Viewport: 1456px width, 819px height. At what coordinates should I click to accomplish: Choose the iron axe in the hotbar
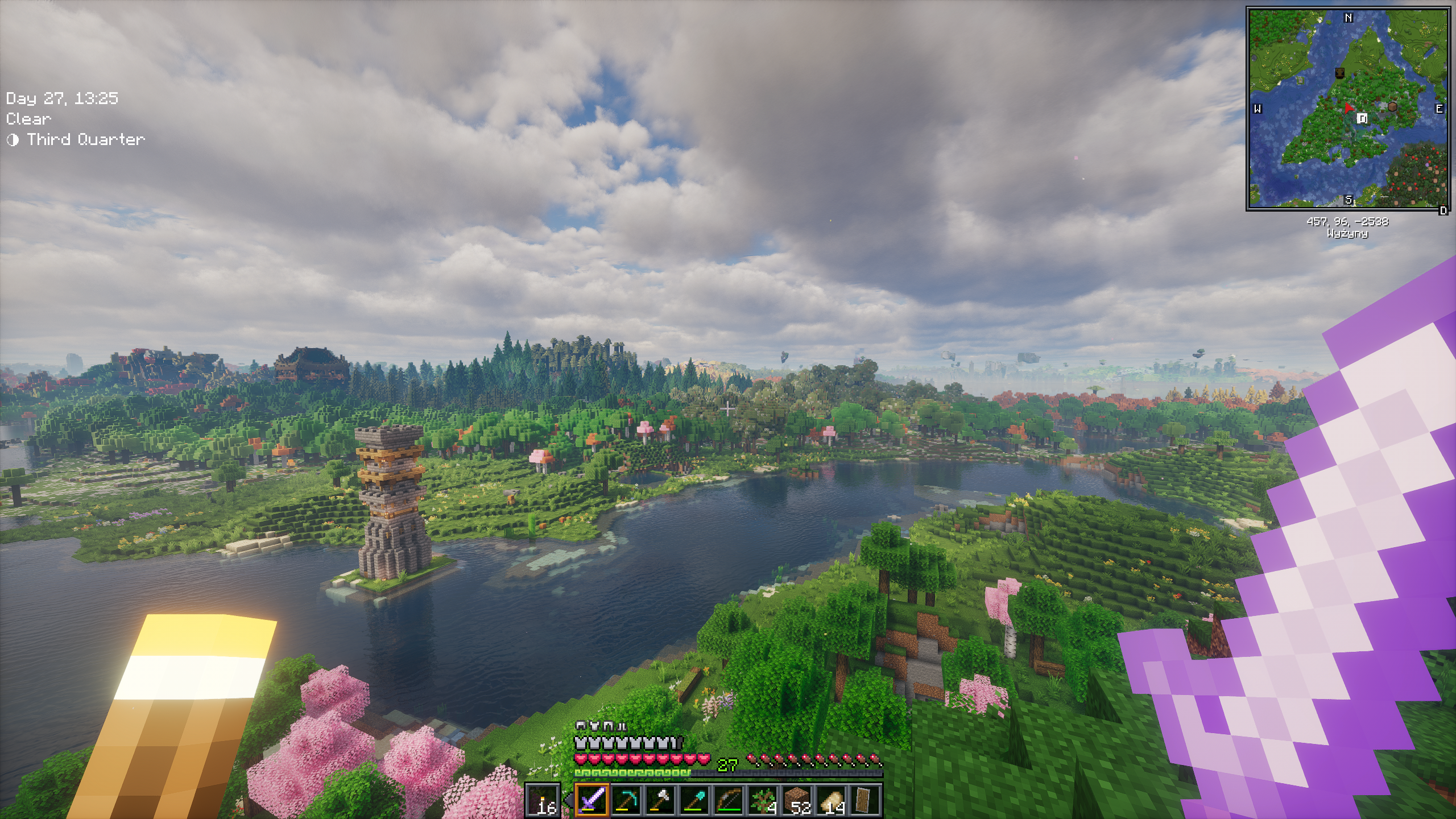(660, 800)
